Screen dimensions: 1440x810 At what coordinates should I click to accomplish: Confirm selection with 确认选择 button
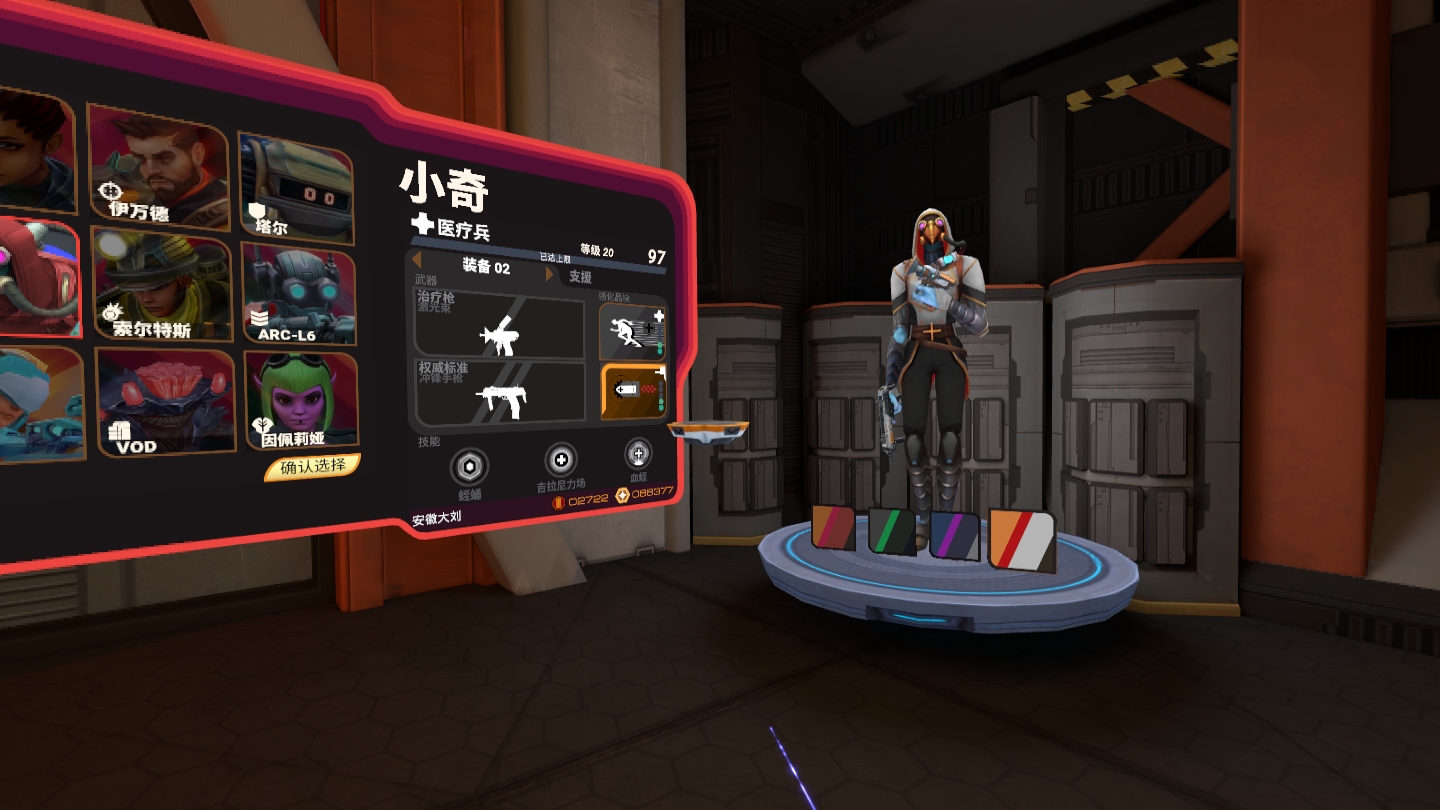click(312, 467)
